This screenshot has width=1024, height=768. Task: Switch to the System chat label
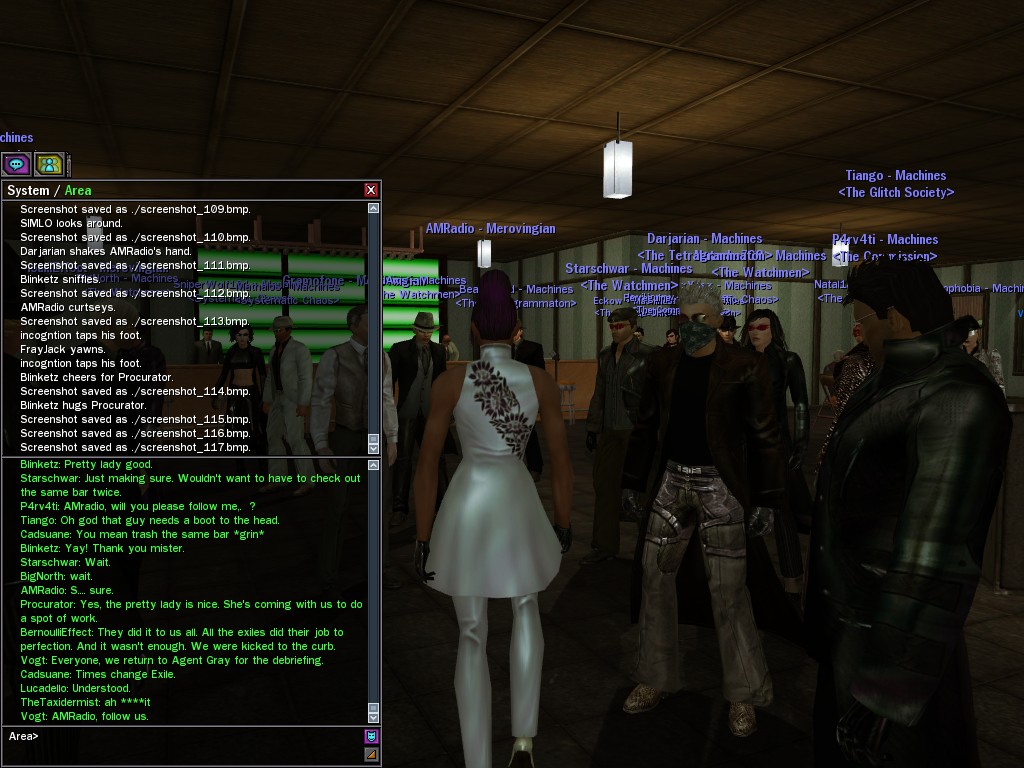[x=28, y=190]
